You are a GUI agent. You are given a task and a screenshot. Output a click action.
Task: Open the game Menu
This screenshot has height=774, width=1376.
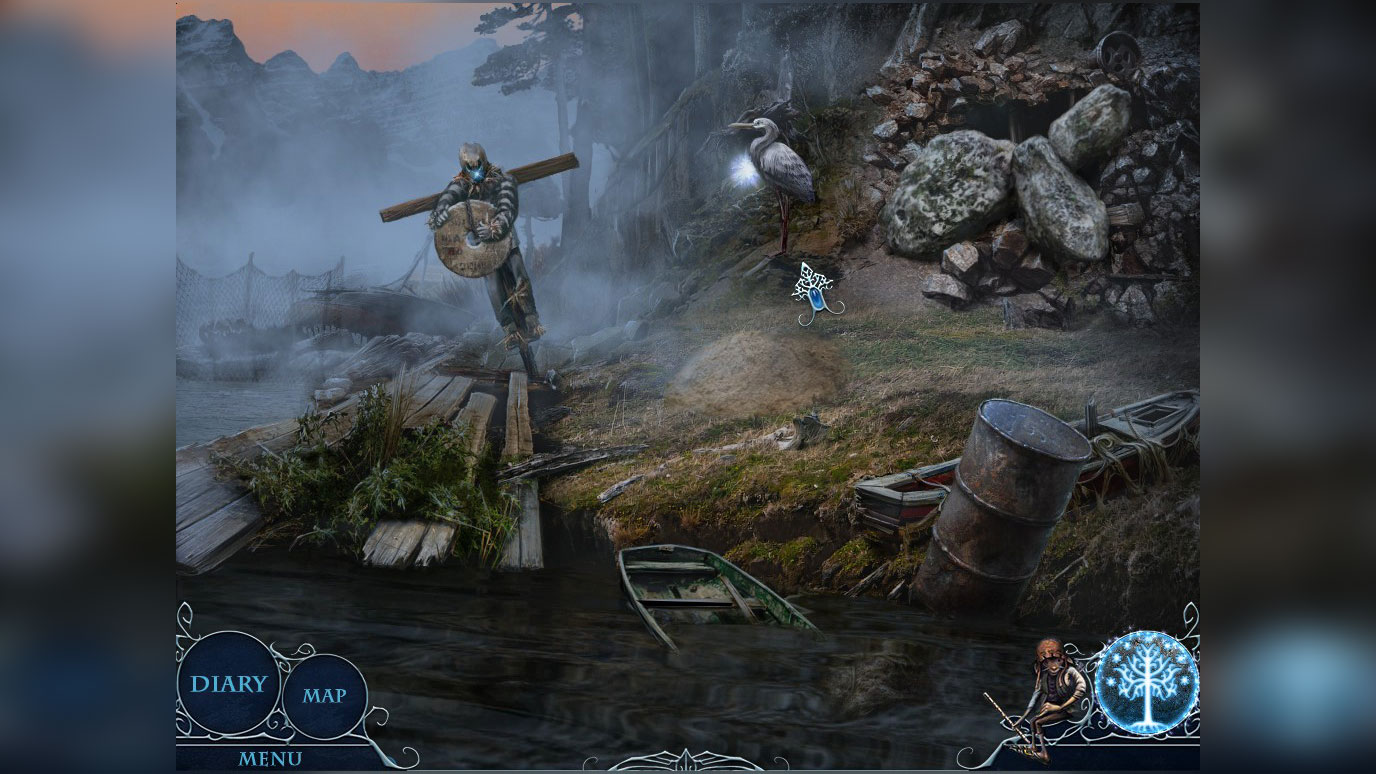click(x=270, y=759)
